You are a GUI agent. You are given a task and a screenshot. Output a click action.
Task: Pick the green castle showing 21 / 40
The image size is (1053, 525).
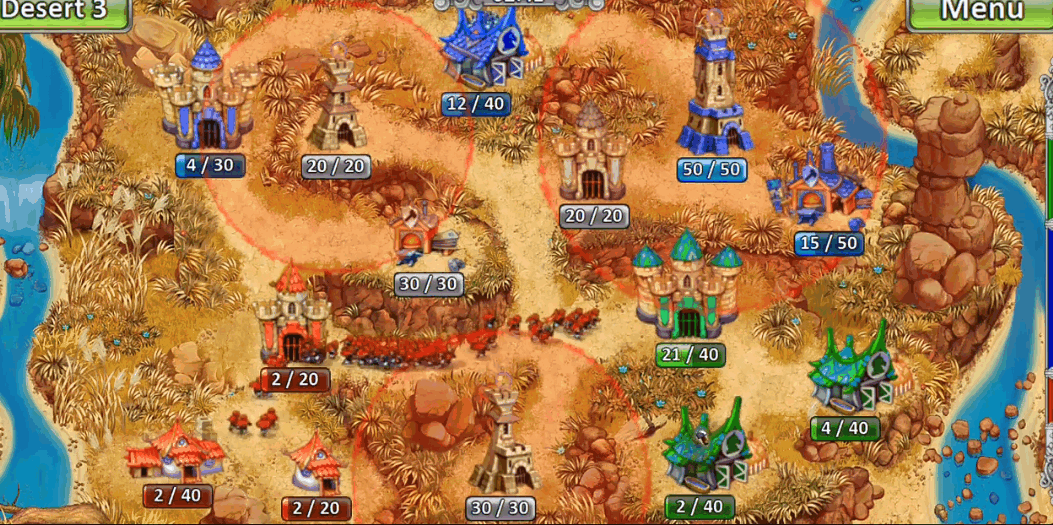click(687, 288)
